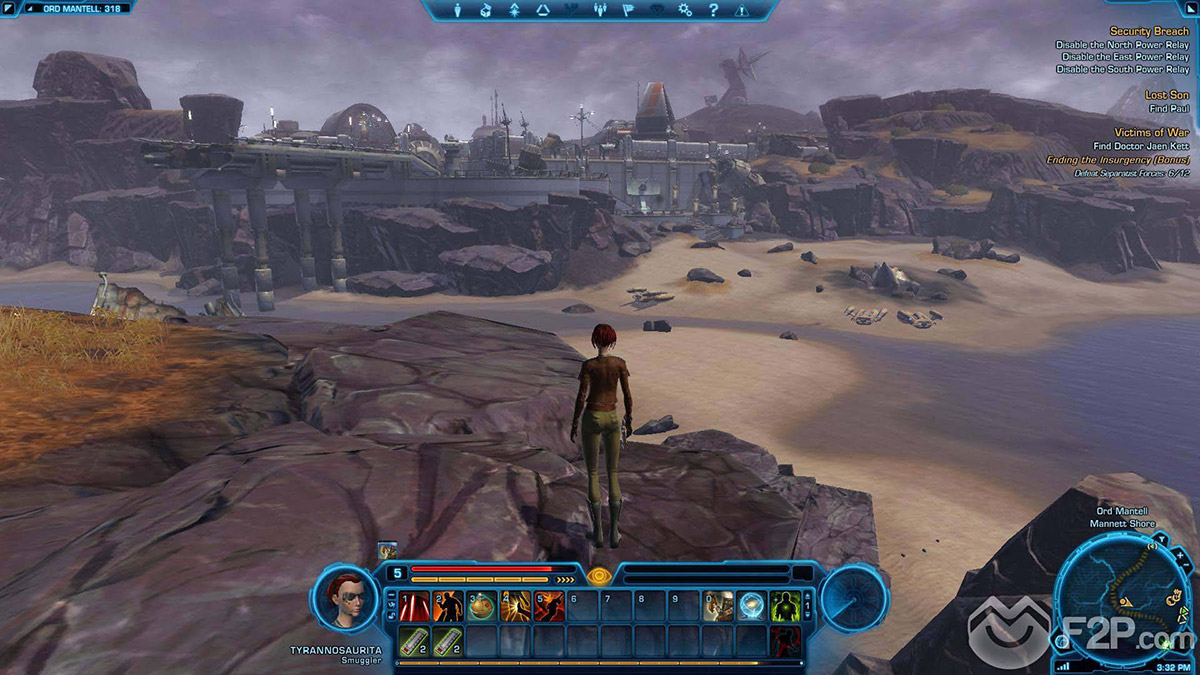Screen dimensions: 1200x675
Task: Activate the yellow strike ability in slot 4
Action: (x=515, y=606)
